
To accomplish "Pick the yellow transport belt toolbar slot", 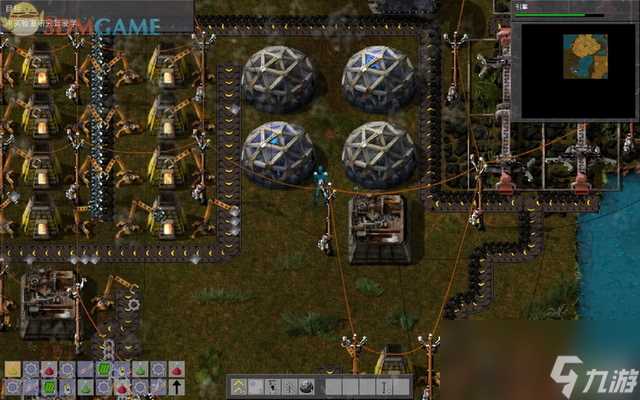I will (x=239, y=387).
